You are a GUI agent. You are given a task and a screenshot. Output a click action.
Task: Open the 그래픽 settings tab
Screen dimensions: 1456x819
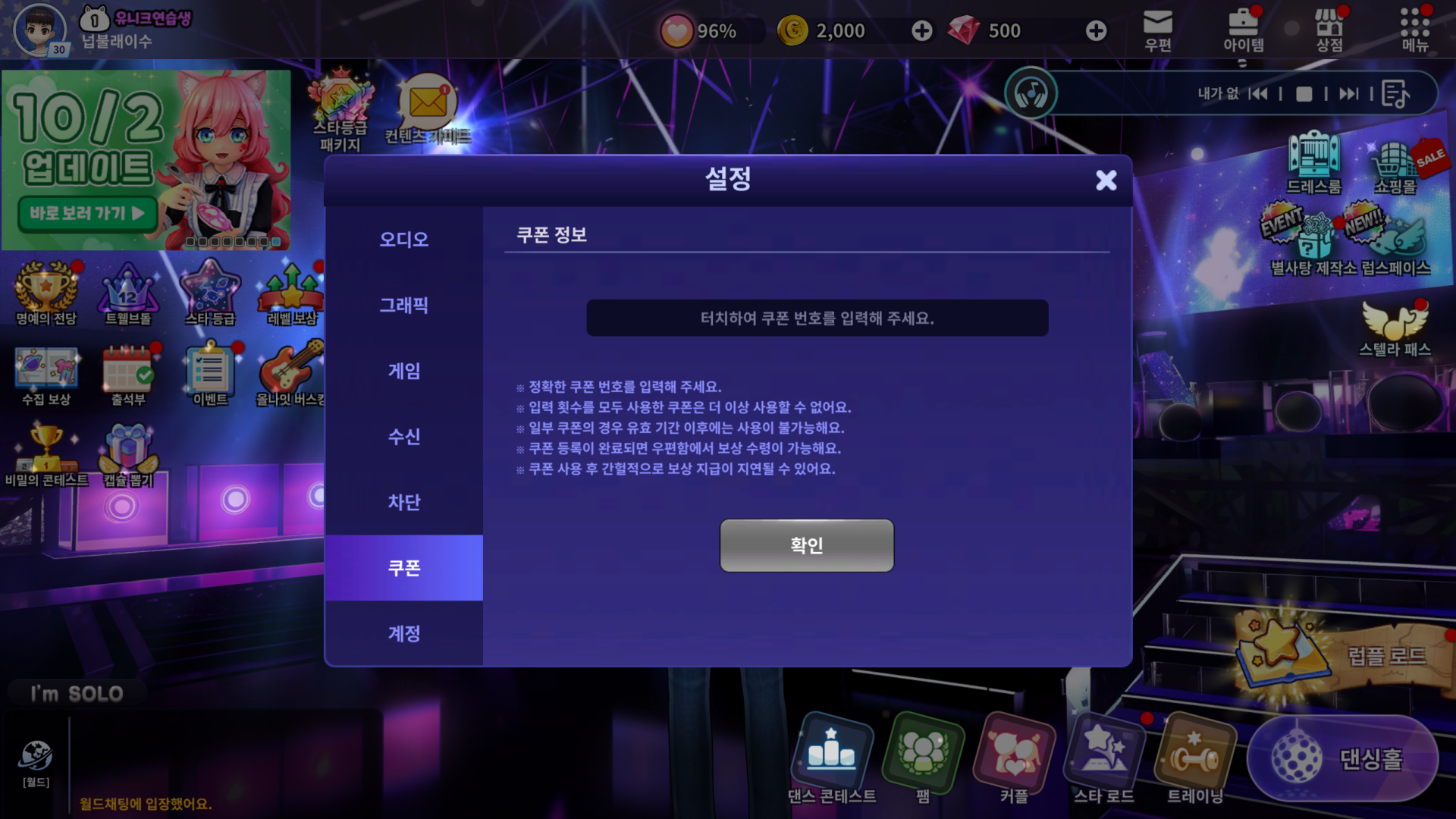[x=403, y=306]
